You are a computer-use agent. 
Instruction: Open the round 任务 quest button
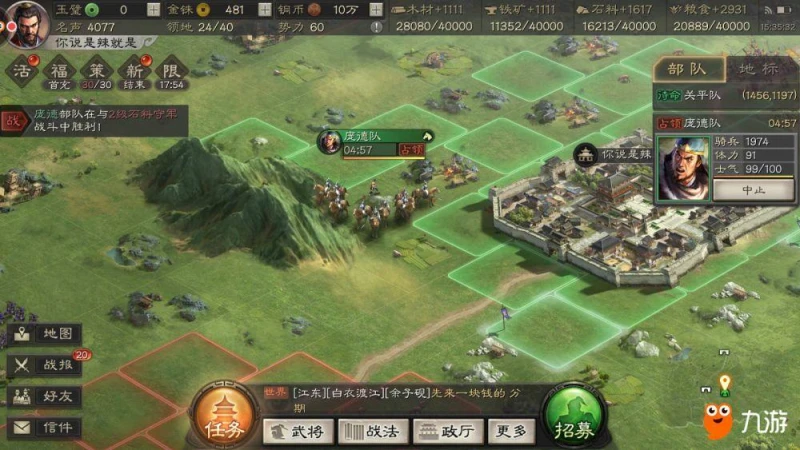click(x=222, y=417)
